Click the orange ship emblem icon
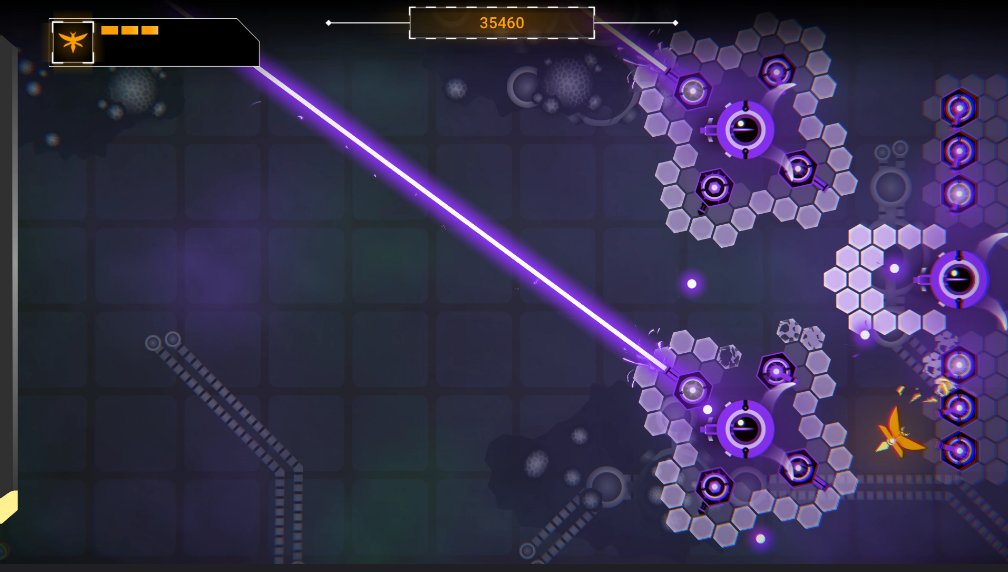 point(73,42)
